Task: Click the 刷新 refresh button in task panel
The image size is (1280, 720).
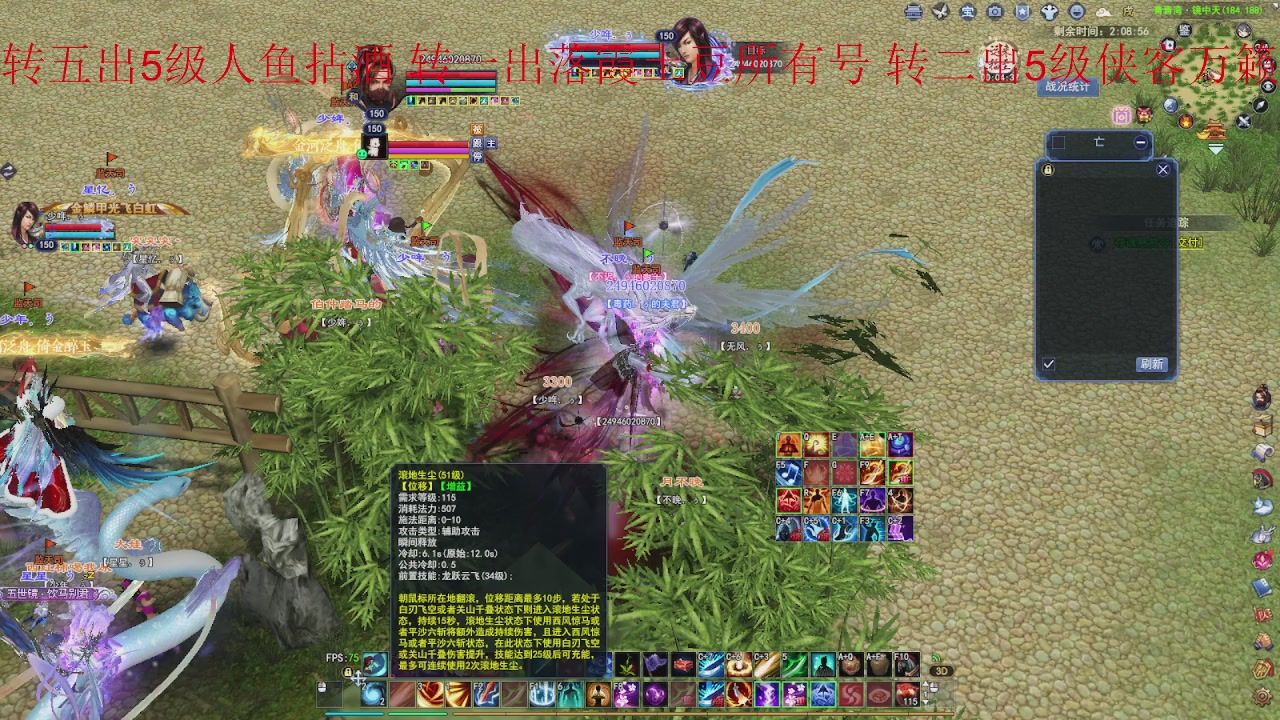Action: pyautogui.click(x=1154, y=362)
